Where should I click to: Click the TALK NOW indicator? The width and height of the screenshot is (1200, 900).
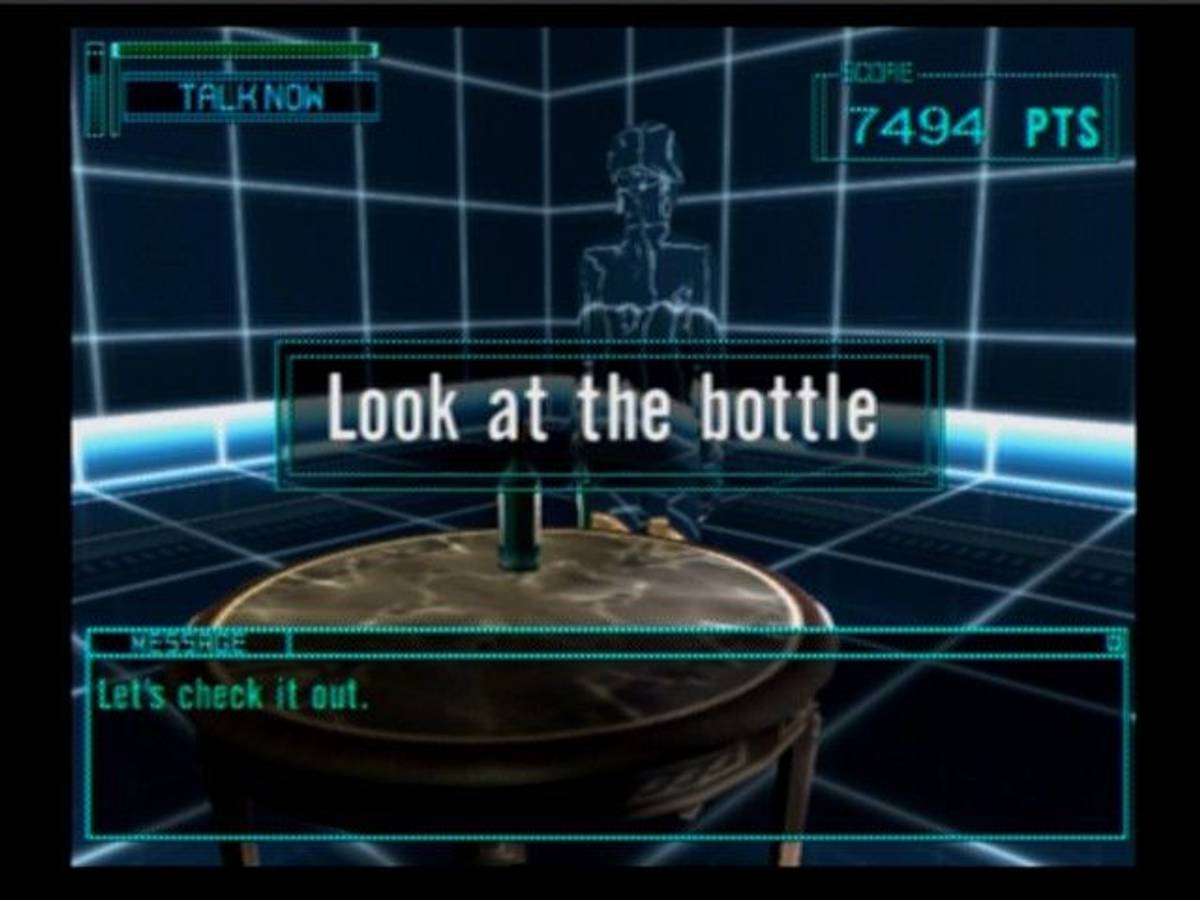(x=251, y=98)
